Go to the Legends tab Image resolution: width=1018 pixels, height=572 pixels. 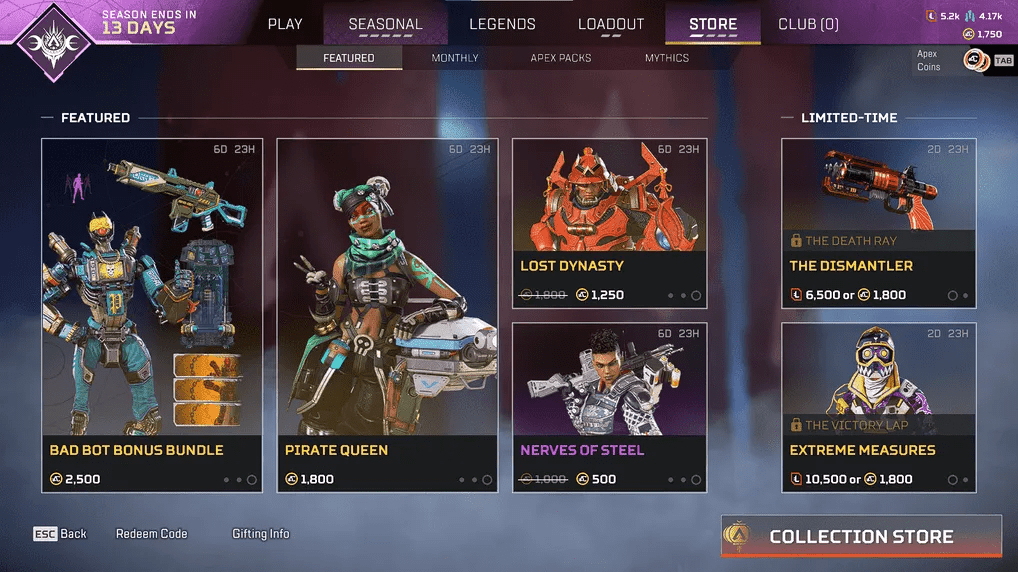pos(502,24)
